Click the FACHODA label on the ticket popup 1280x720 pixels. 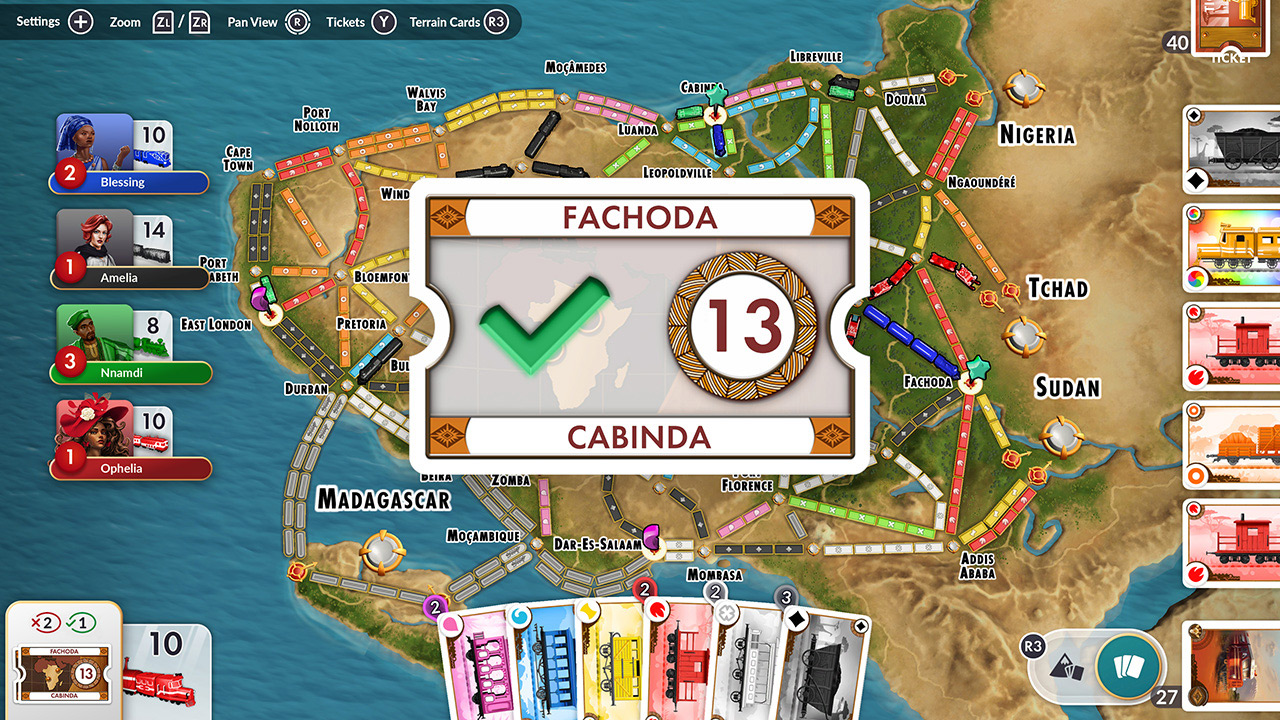pyautogui.click(x=639, y=217)
